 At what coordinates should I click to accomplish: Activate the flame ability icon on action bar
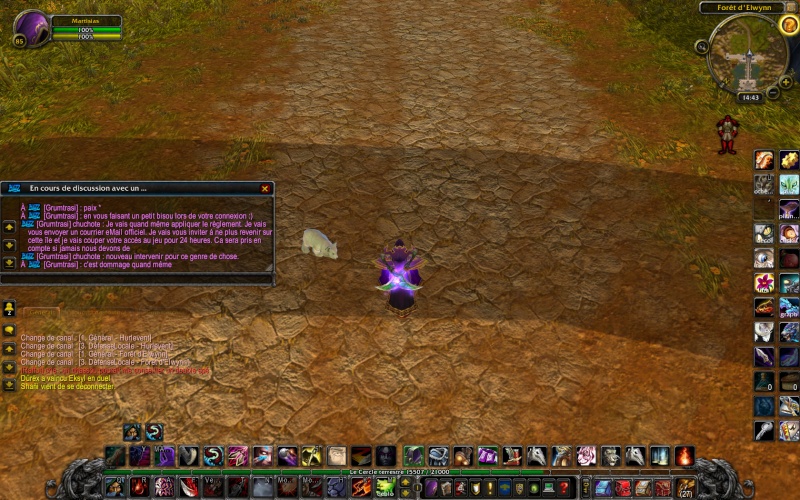coord(684,456)
